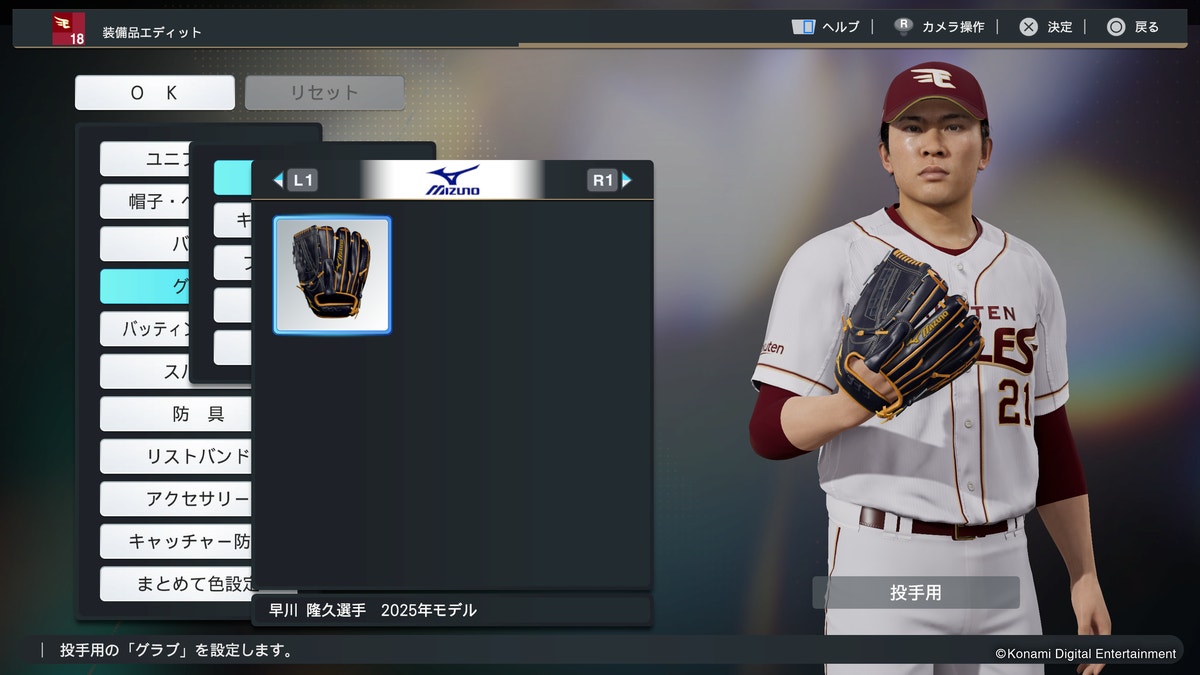Viewport: 1200px width, 675px height.
Task: Select the black Mizuno glove thumbnail
Action: [x=332, y=275]
